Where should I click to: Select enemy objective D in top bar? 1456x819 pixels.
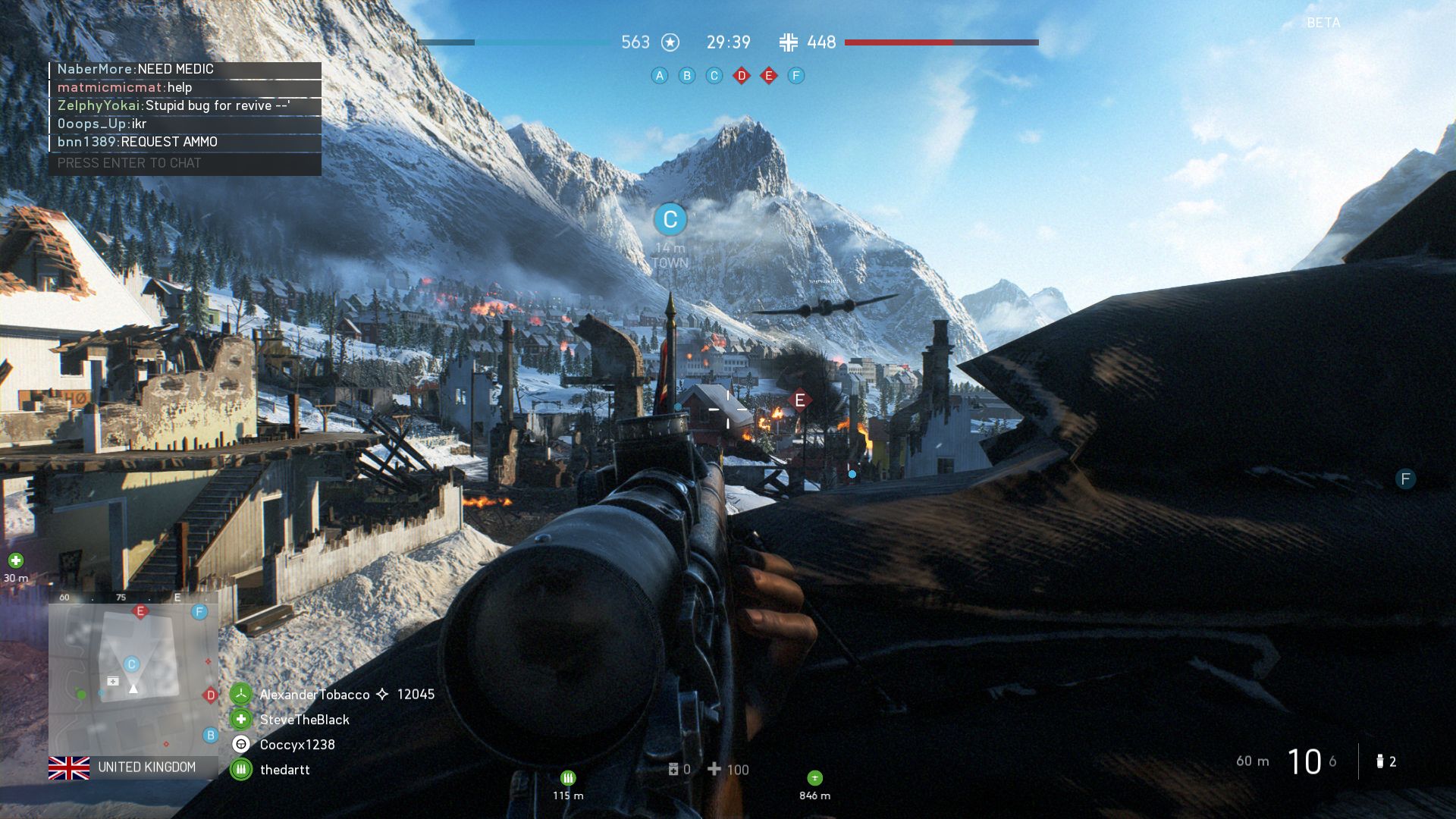point(742,76)
